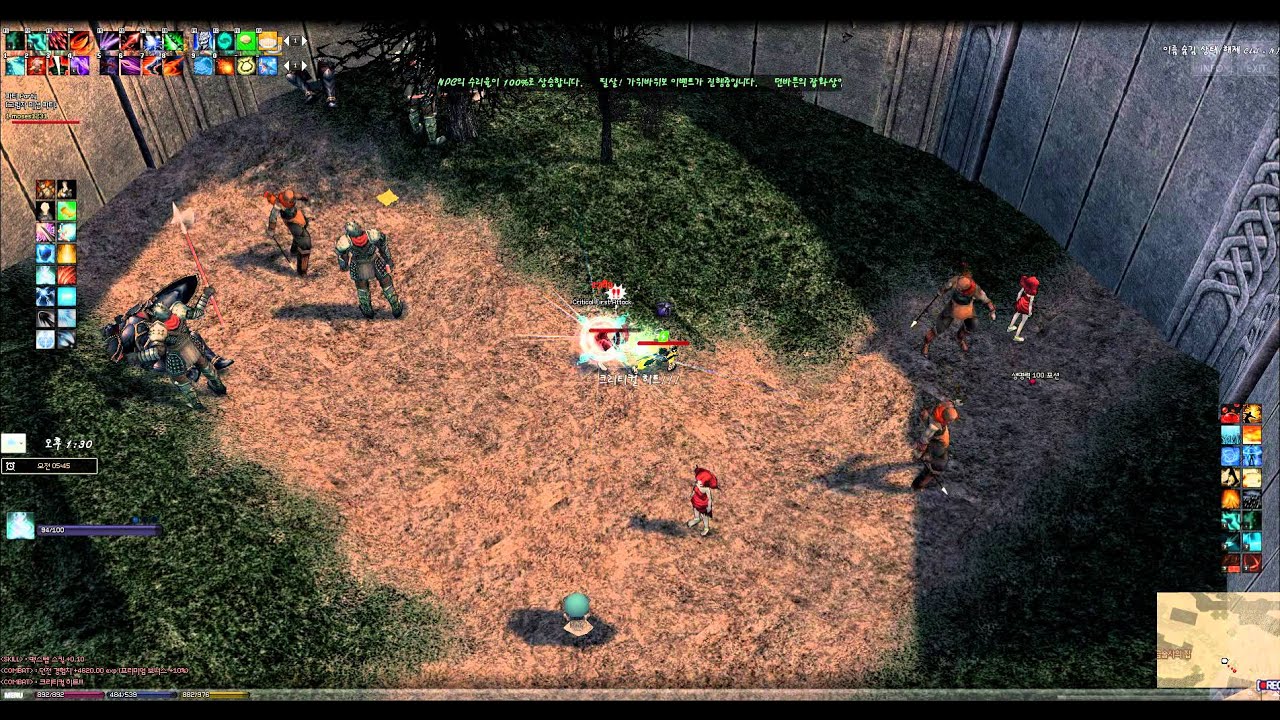1280x720 pixels.
Task: Open the MENU at the bottom-left of the status bar
Action: (x=15, y=694)
